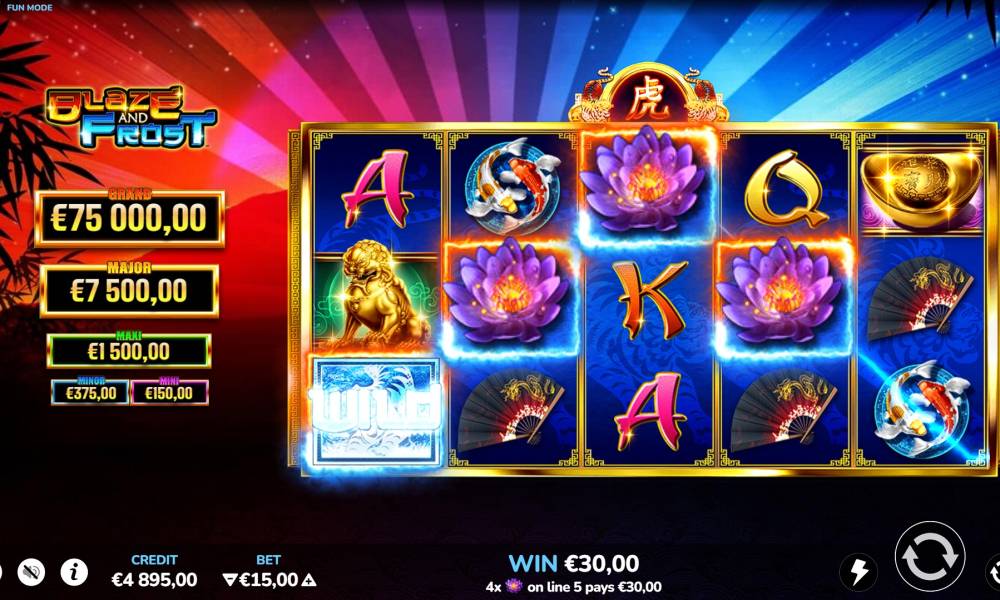Toggle the muted sound icon
Viewport: 1000px width, 600px height.
pos(32,572)
